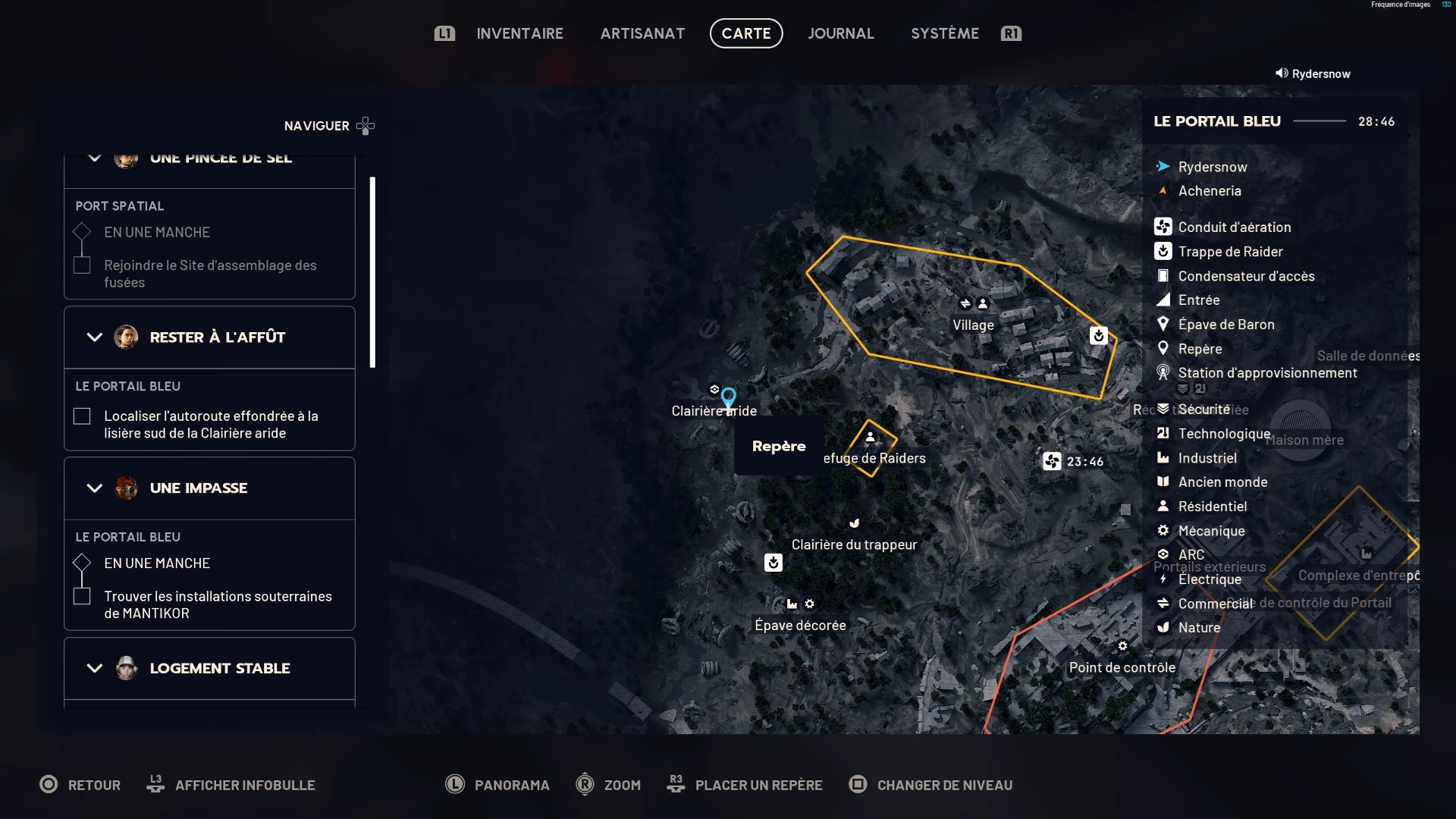
Task: Select Rydersnow in the squad list
Action: click(1212, 167)
